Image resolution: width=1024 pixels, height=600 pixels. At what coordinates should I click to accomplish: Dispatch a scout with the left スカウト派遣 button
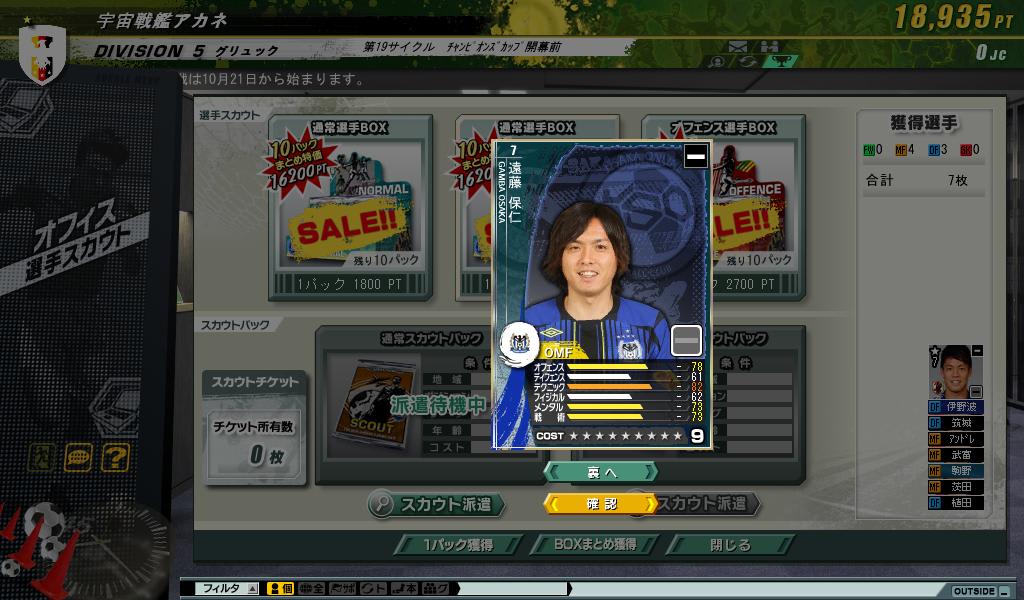(x=435, y=504)
